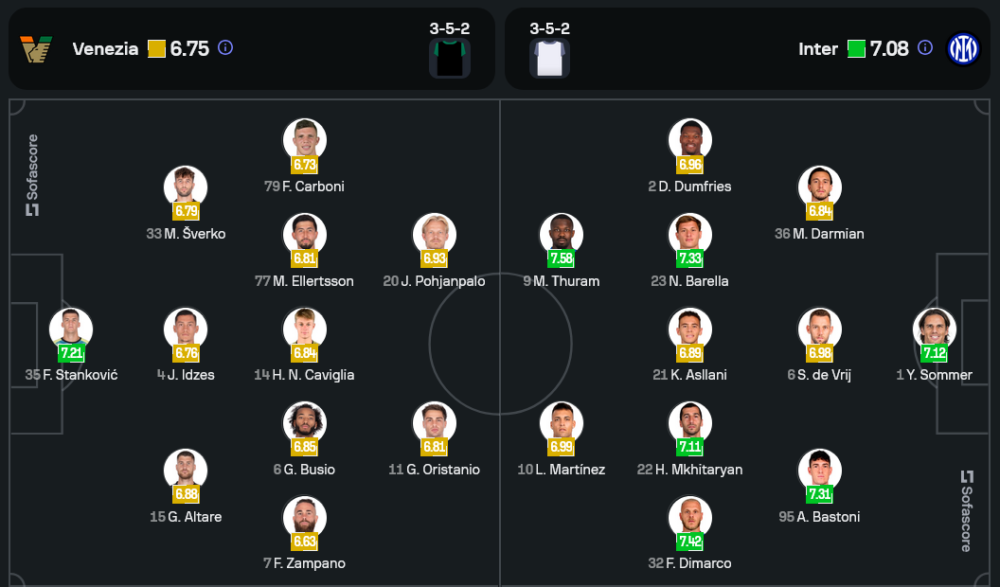Open A. Bastoni's player details
The width and height of the screenshot is (1000, 587).
pos(819,471)
